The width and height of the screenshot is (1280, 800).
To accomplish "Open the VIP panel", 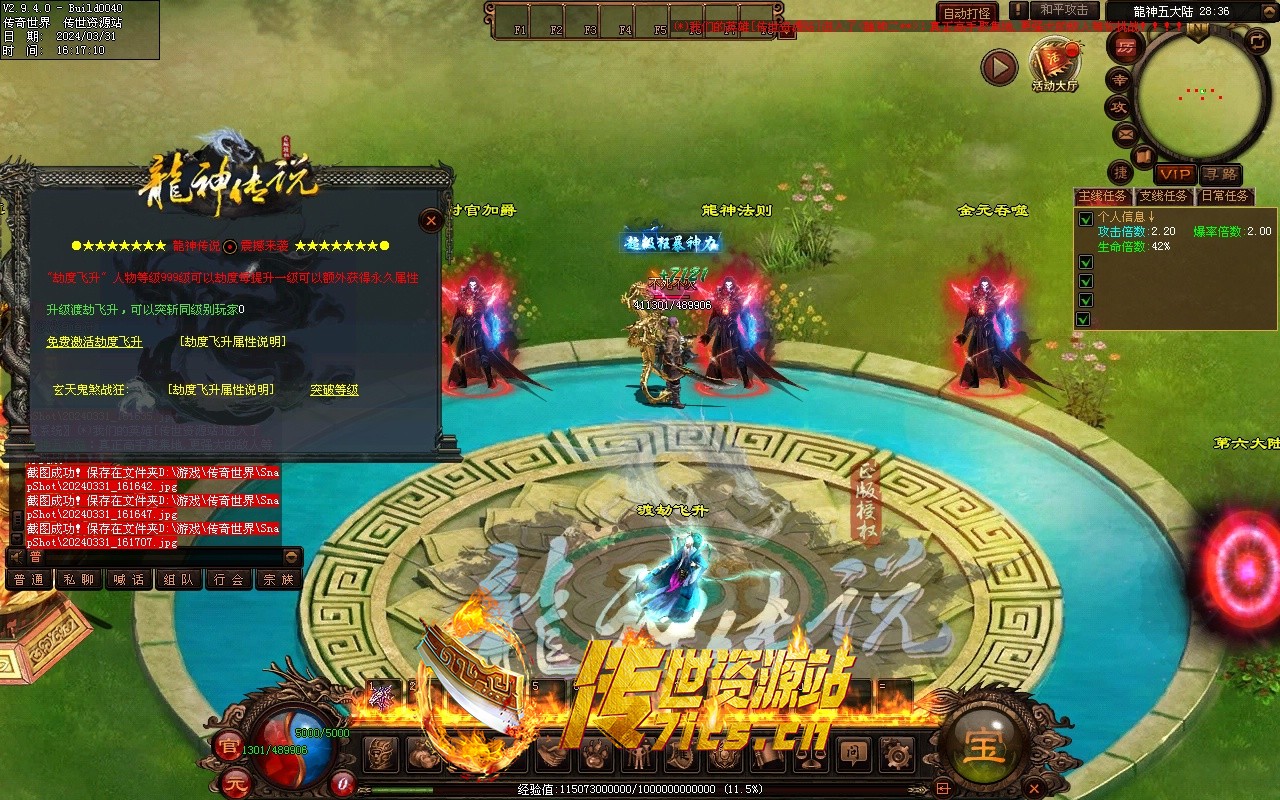I will pyautogui.click(x=1176, y=175).
